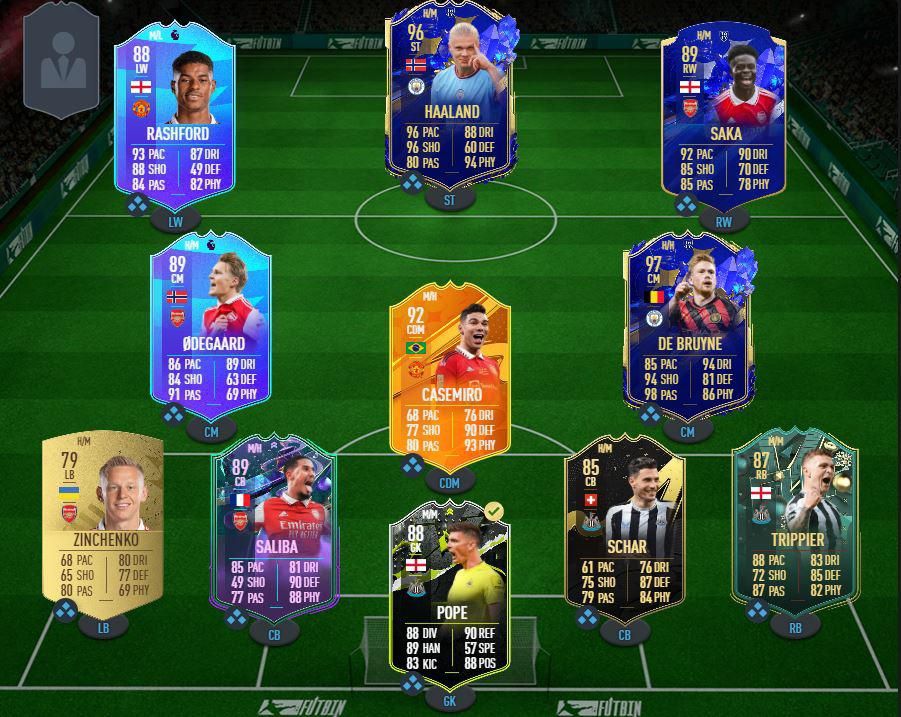The image size is (901, 717).
Task: Open the manager slot icon
Action: pyautogui.click(x=62, y=62)
